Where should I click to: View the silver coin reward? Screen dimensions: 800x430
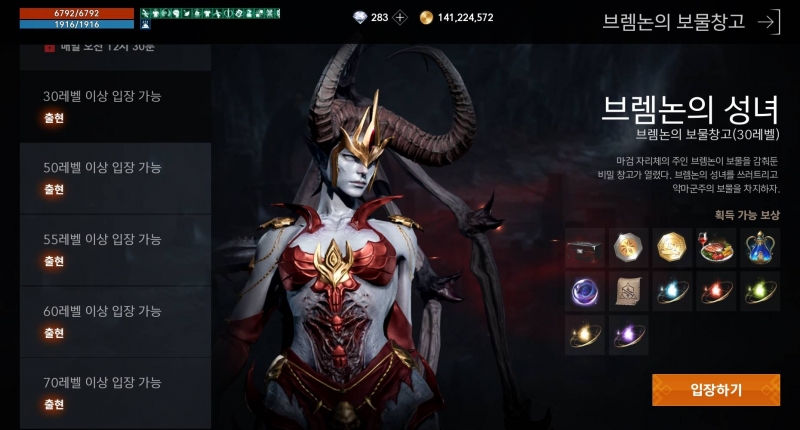click(x=629, y=248)
